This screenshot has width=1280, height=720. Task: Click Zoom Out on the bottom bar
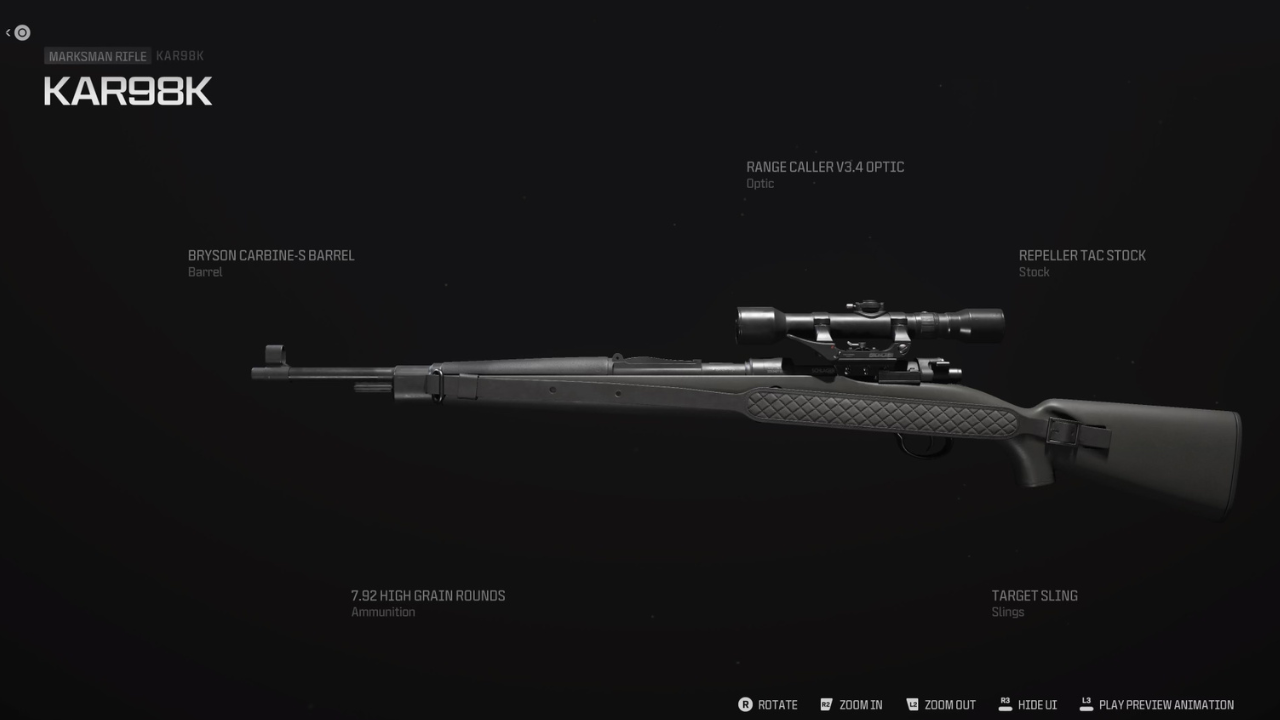point(949,704)
